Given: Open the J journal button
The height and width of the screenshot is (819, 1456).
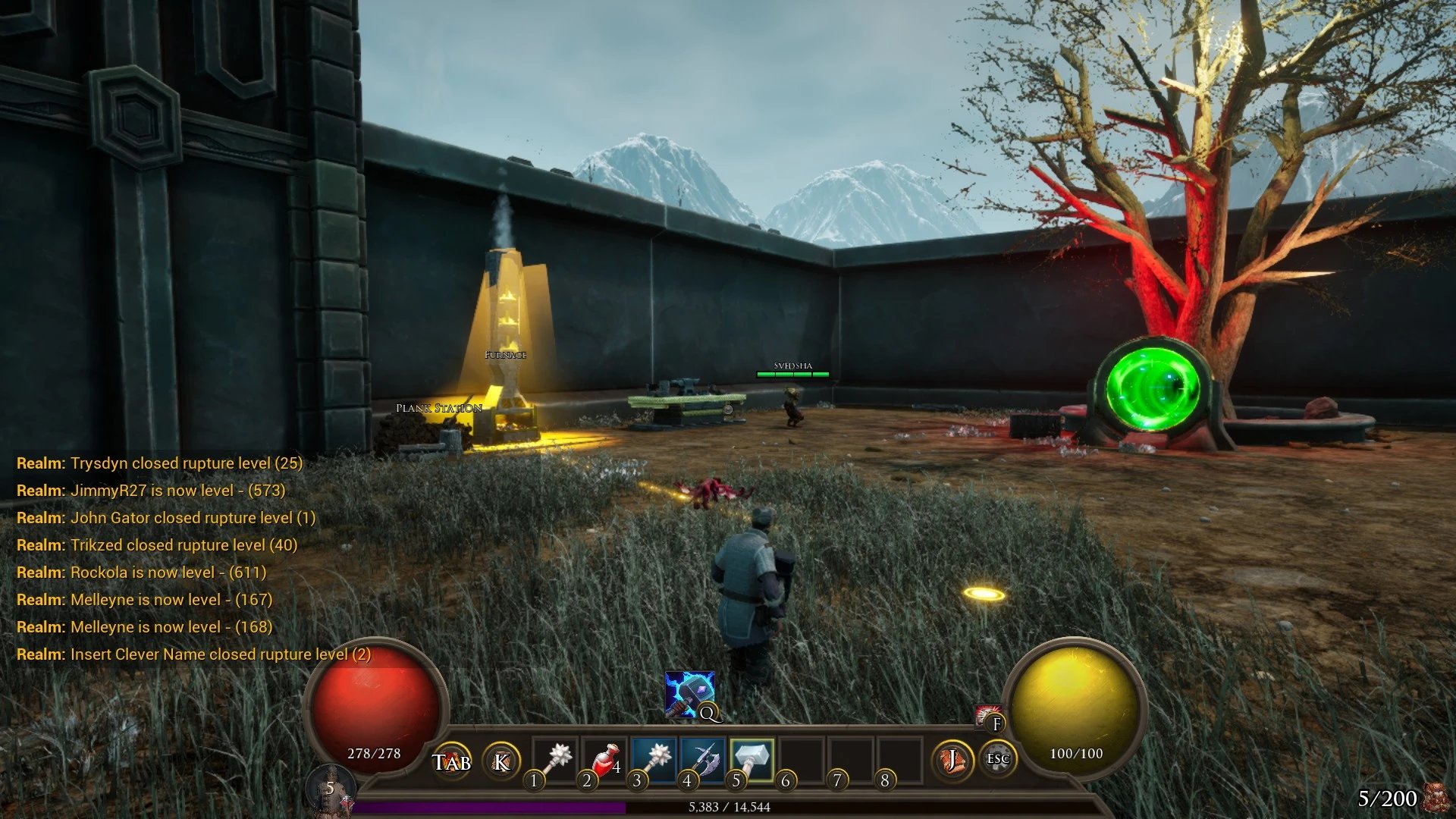Looking at the screenshot, I should pyautogui.click(x=951, y=760).
